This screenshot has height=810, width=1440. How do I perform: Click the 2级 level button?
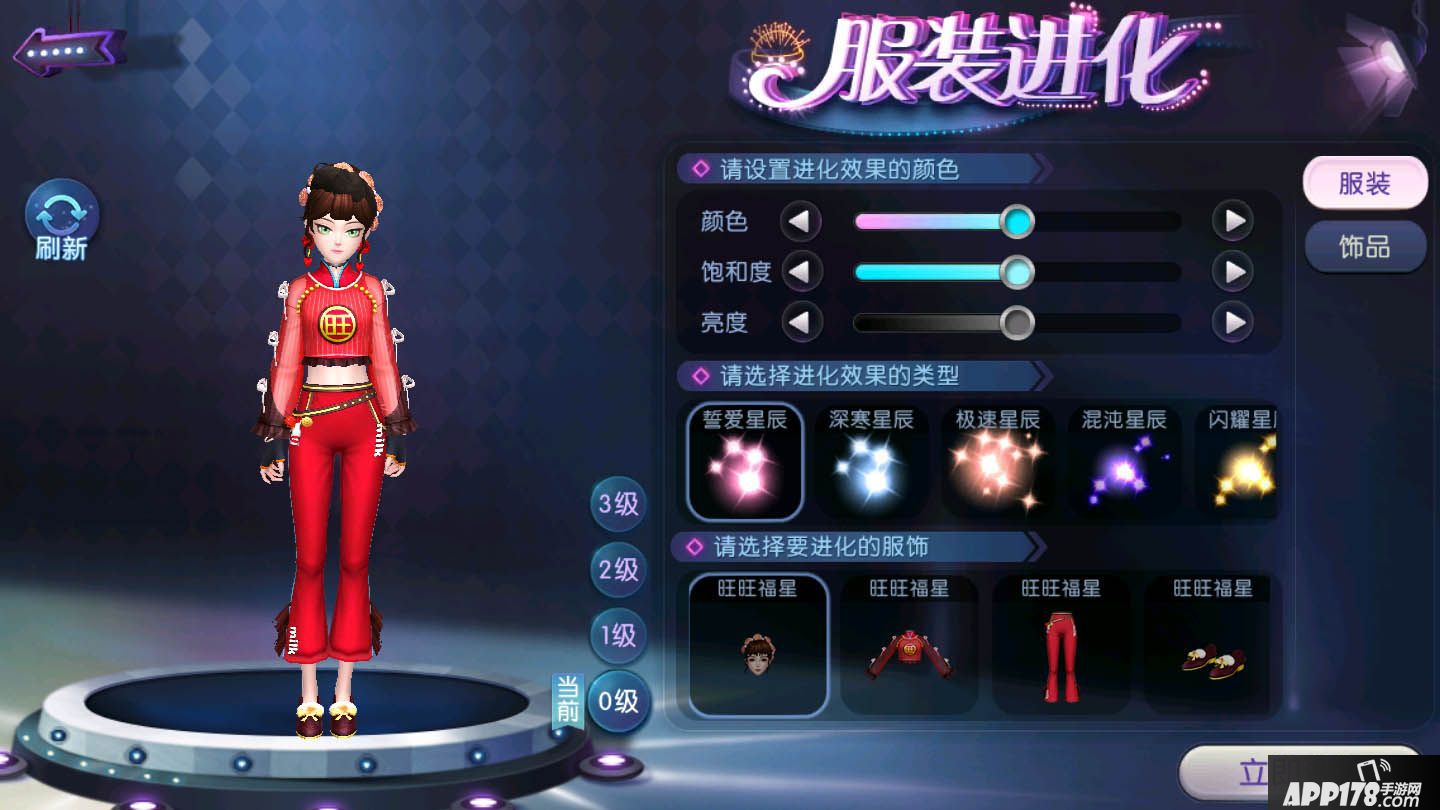tap(617, 570)
